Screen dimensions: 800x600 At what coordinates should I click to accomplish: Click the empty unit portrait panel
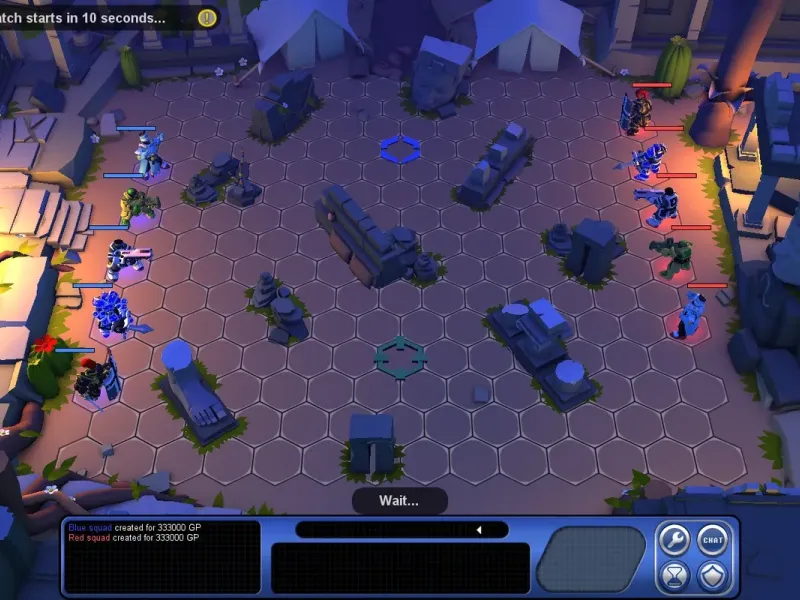[x=590, y=558]
